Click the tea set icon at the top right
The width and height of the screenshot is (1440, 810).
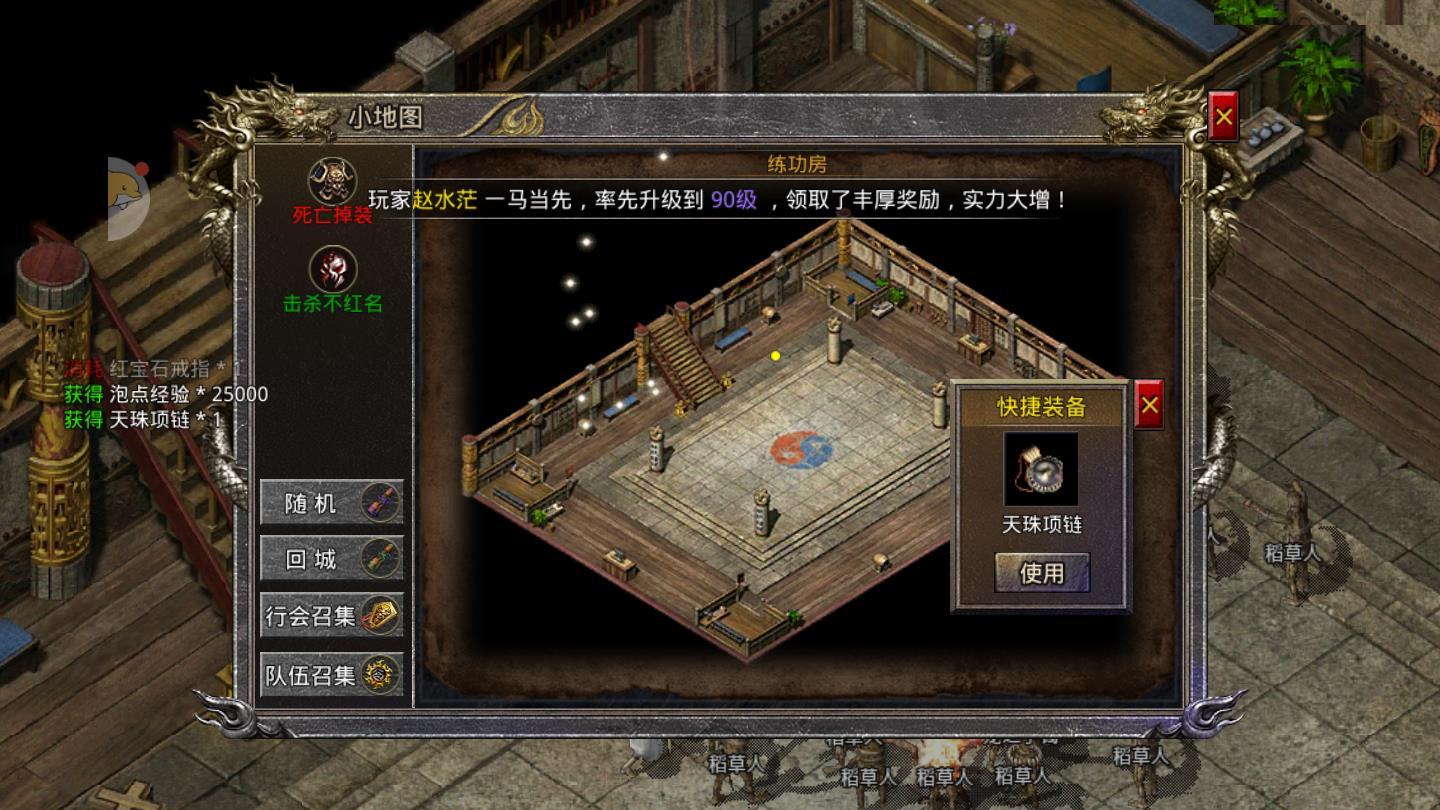(x=1266, y=129)
